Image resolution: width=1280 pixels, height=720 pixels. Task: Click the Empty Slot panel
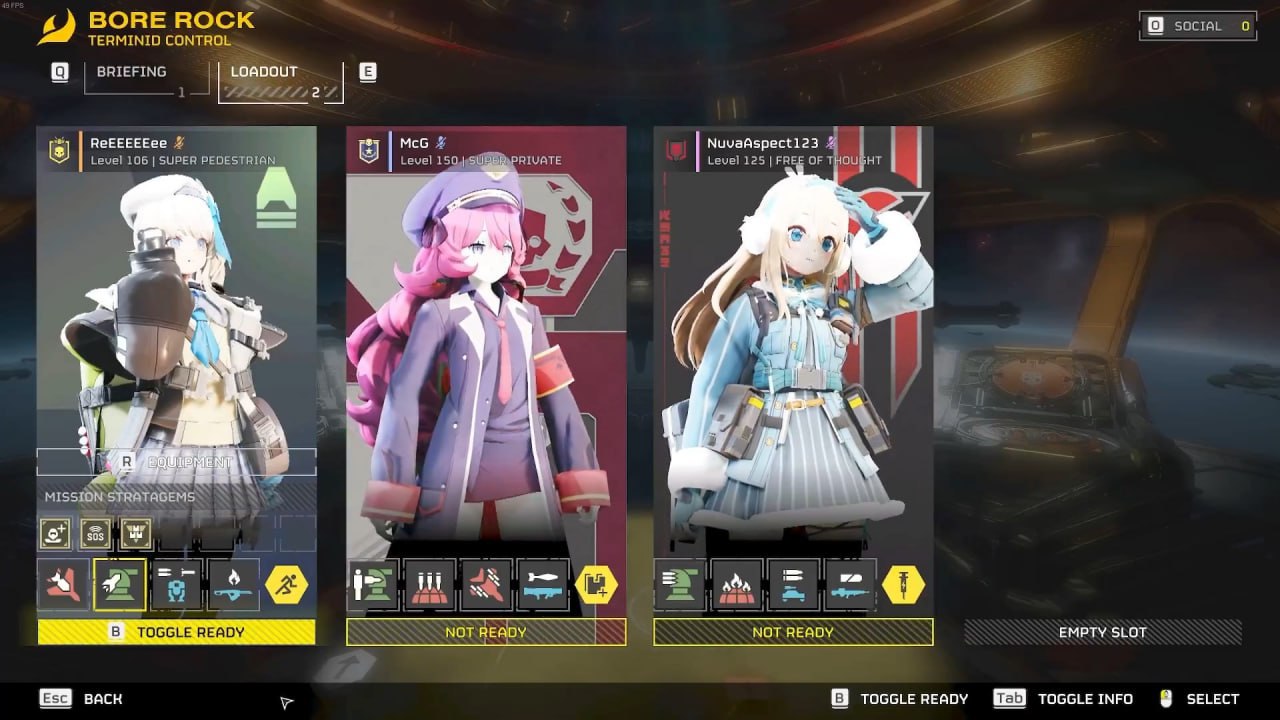click(1102, 632)
